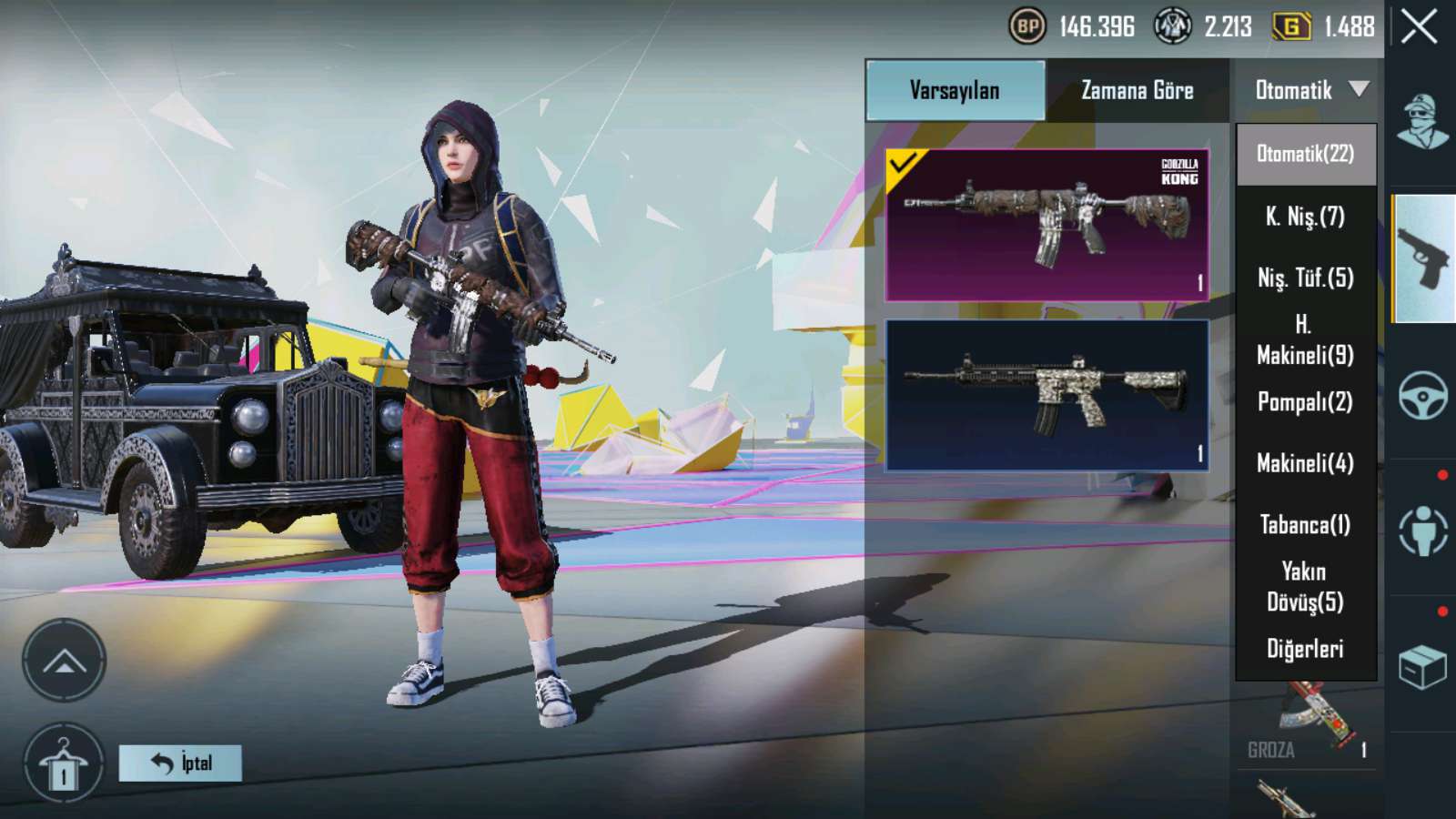Collapse the Otomatik weapon type dropdown

tap(1309, 90)
